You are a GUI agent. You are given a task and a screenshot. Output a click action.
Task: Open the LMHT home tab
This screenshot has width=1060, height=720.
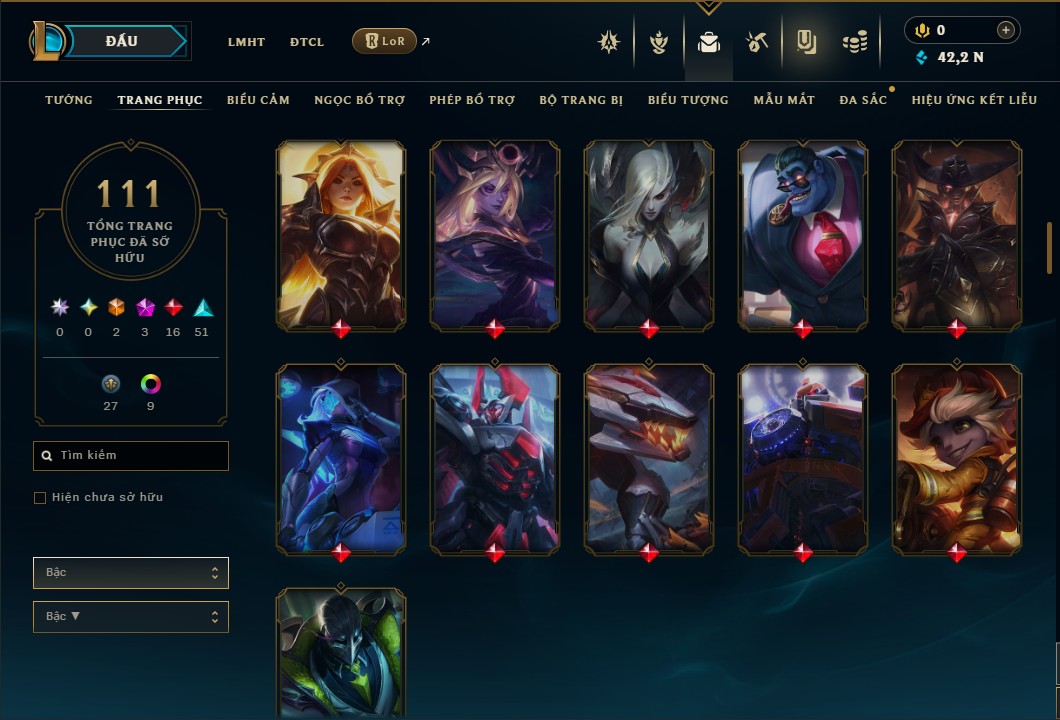246,42
